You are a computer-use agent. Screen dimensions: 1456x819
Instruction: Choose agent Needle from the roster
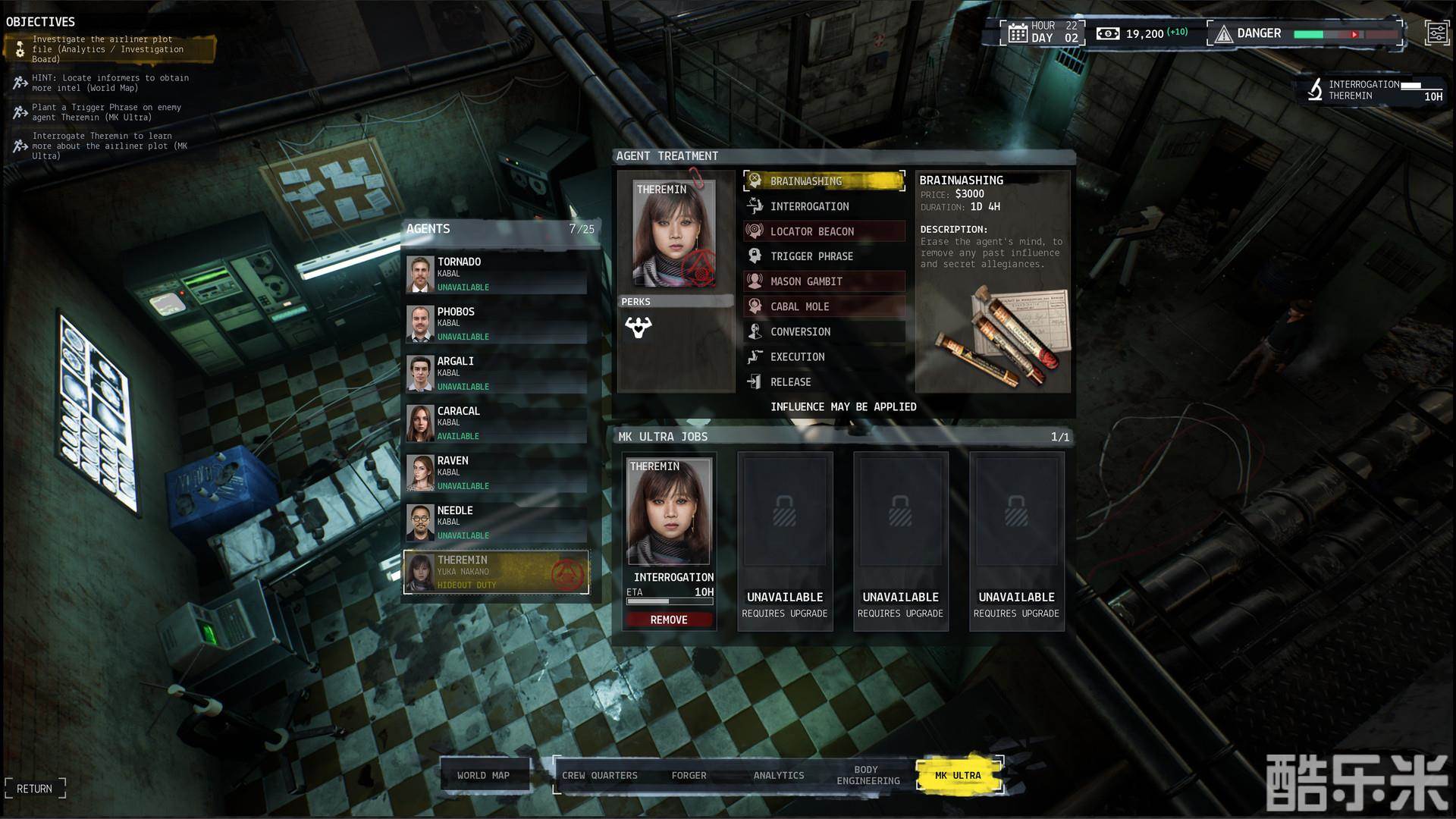[x=497, y=522]
